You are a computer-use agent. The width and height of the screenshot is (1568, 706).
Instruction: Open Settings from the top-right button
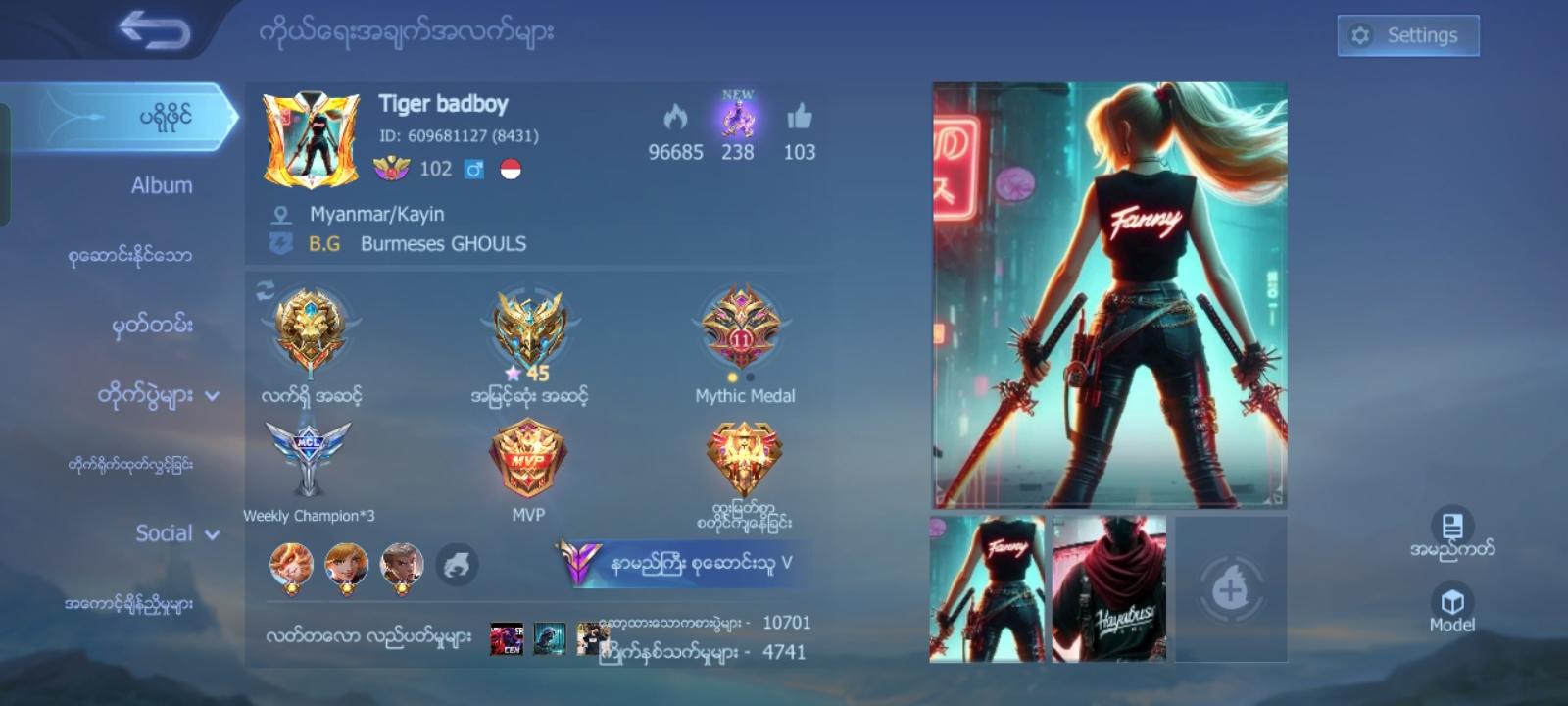(x=1408, y=34)
